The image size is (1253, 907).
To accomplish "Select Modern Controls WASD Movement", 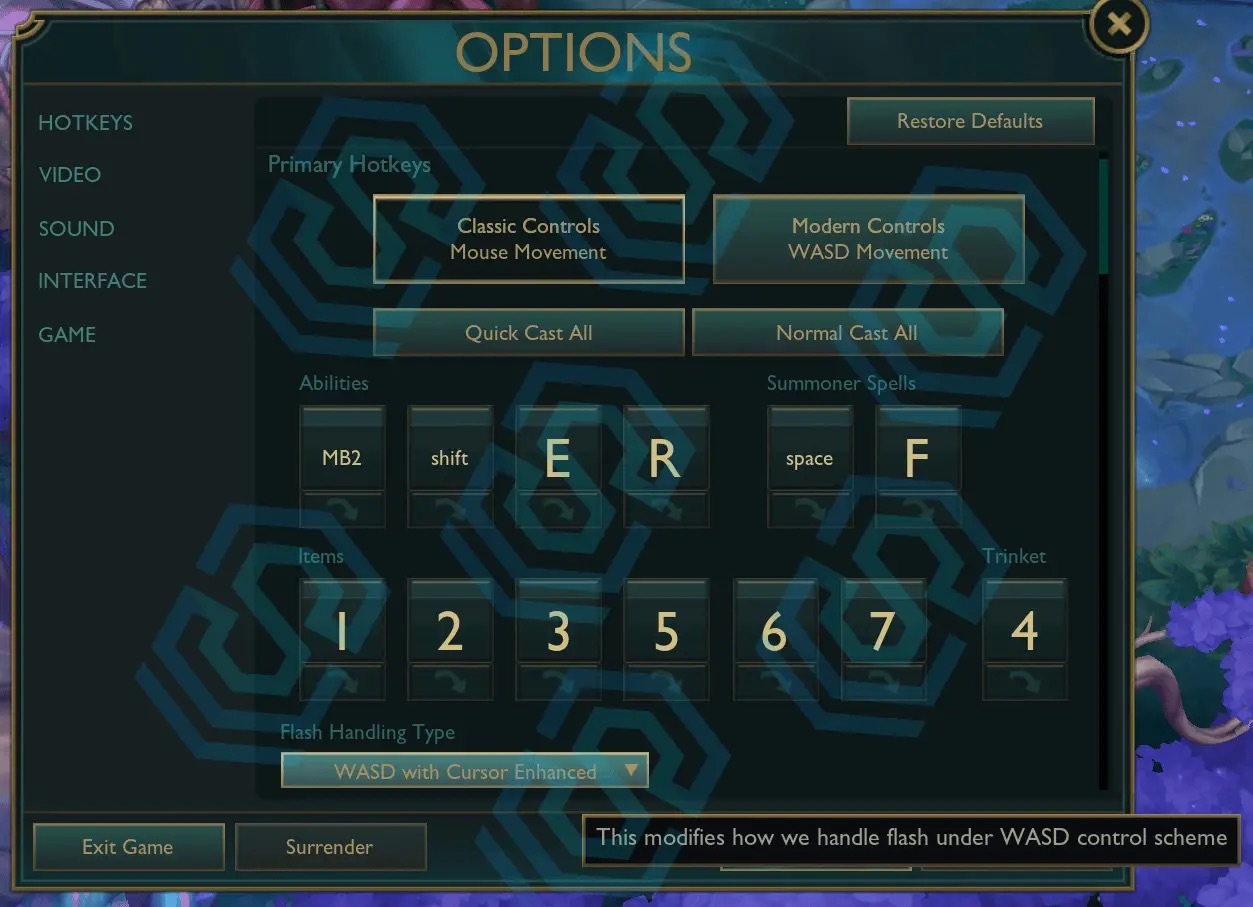I will (868, 239).
